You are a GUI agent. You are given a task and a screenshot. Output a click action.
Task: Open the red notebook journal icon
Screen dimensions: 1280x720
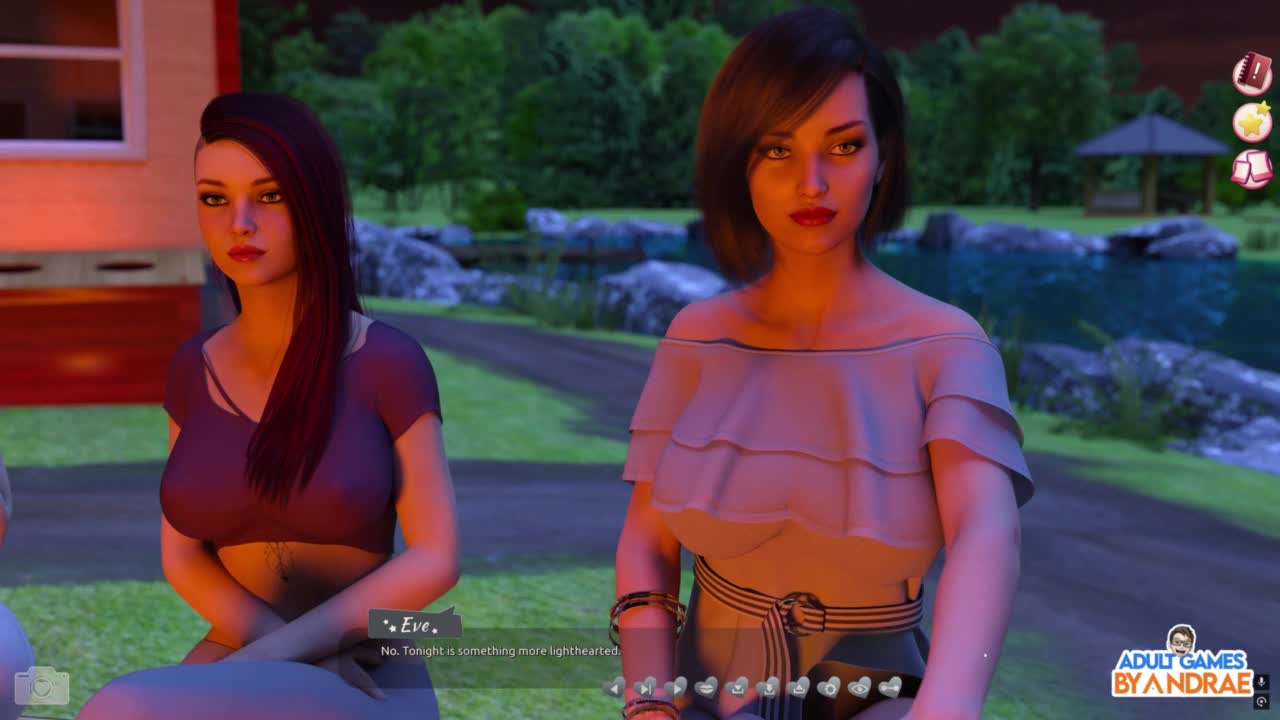click(1252, 75)
